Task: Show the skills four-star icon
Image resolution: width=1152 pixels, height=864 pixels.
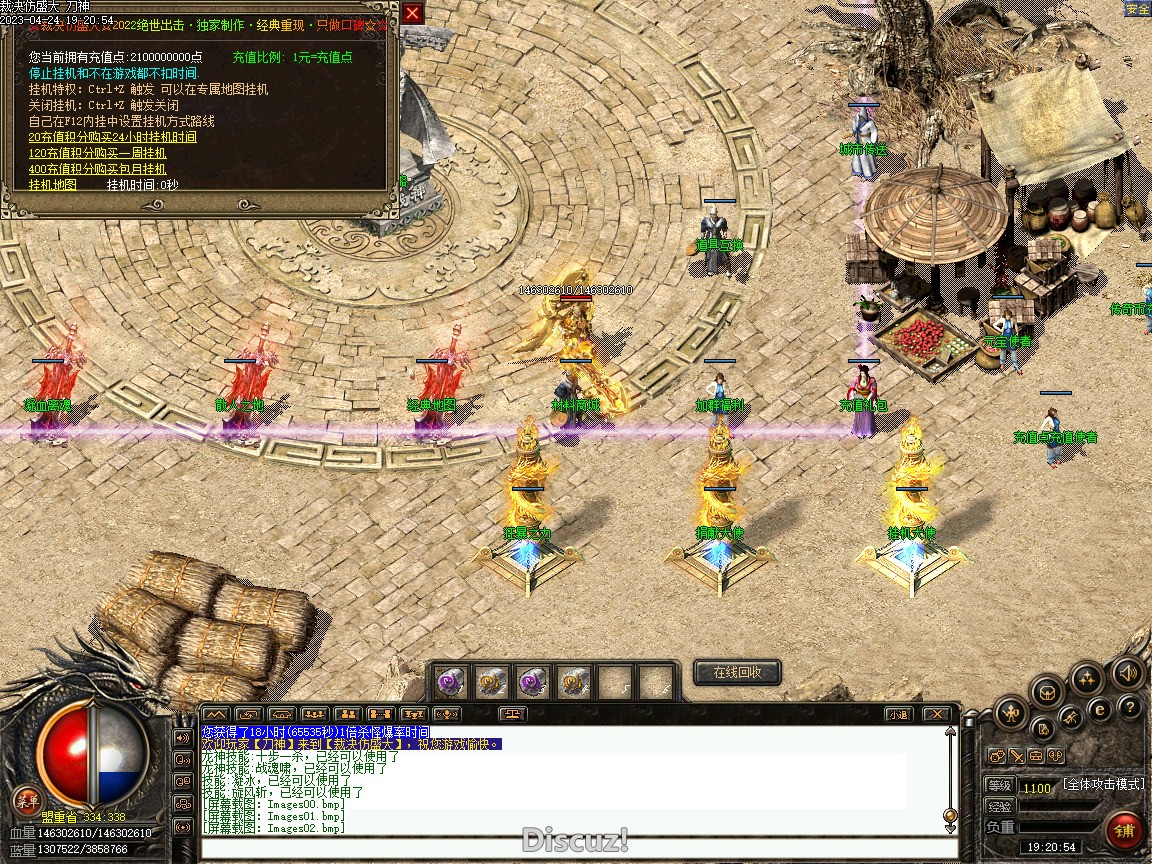Action: 1087,679
